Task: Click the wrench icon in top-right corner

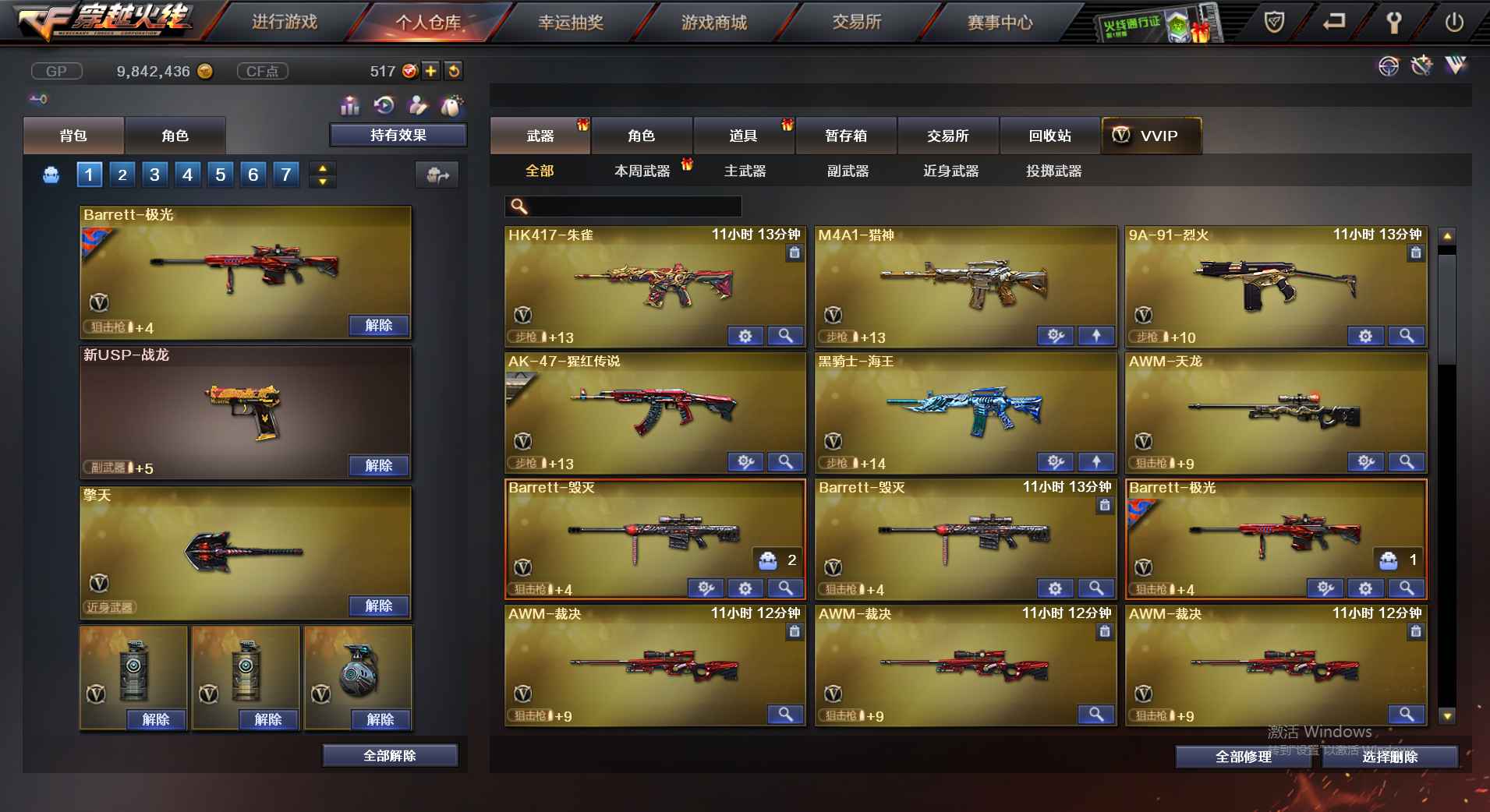Action: pos(1395,23)
